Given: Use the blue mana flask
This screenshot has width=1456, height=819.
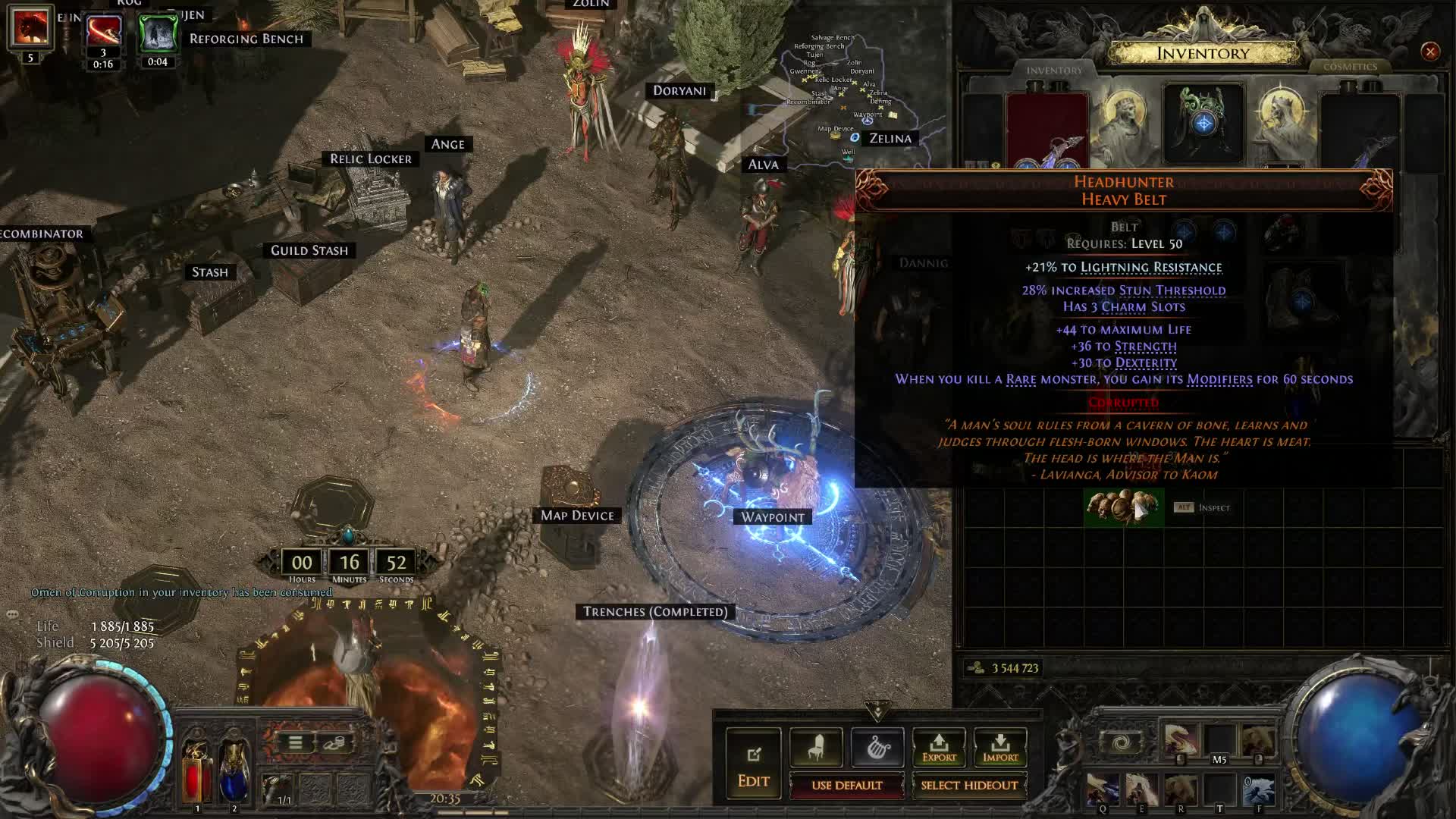Looking at the screenshot, I should click(x=234, y=770).
